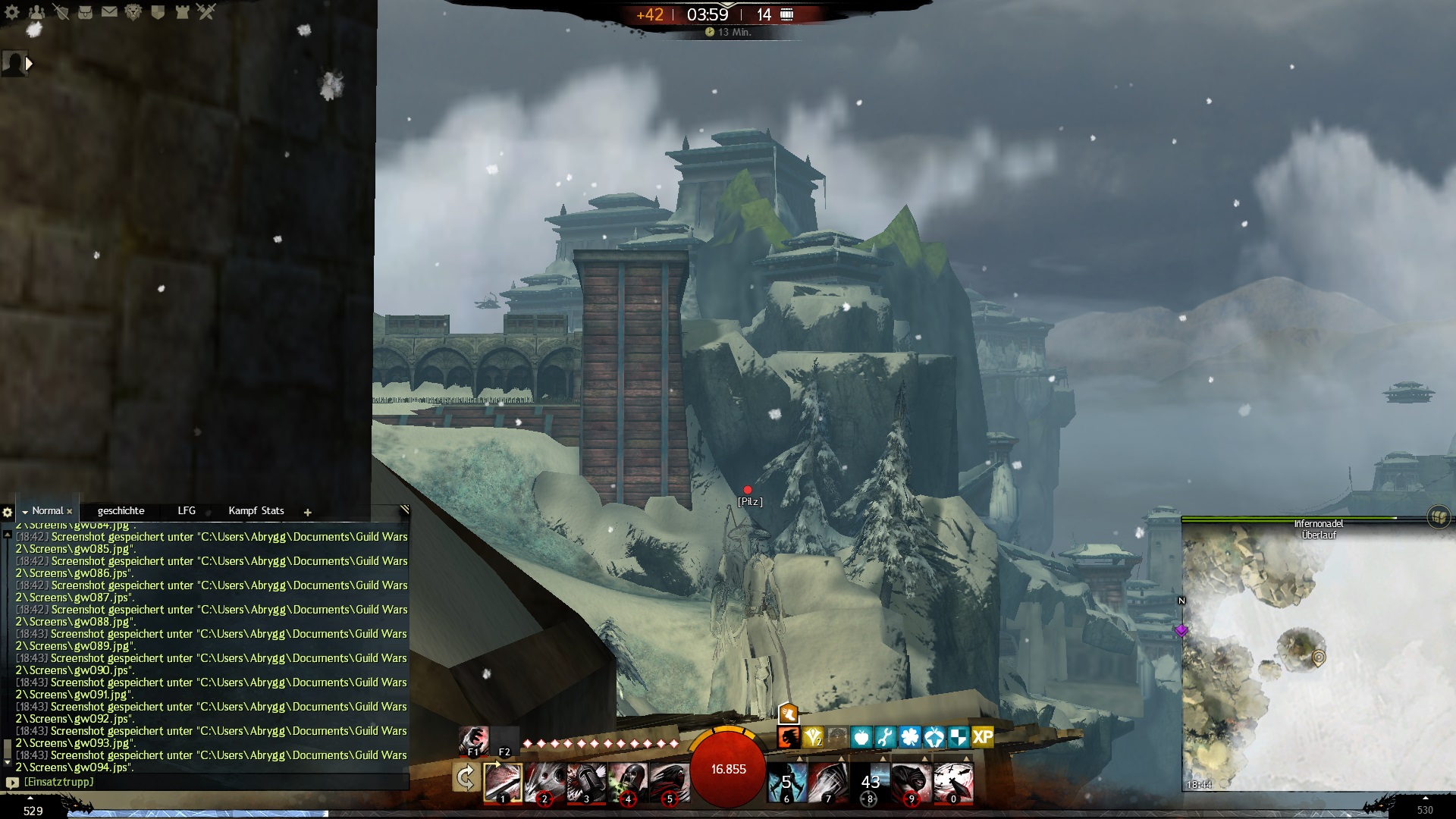Switch to the LFG chat tab
This screenshot has height=819, width=1456.
pos(187,511)
